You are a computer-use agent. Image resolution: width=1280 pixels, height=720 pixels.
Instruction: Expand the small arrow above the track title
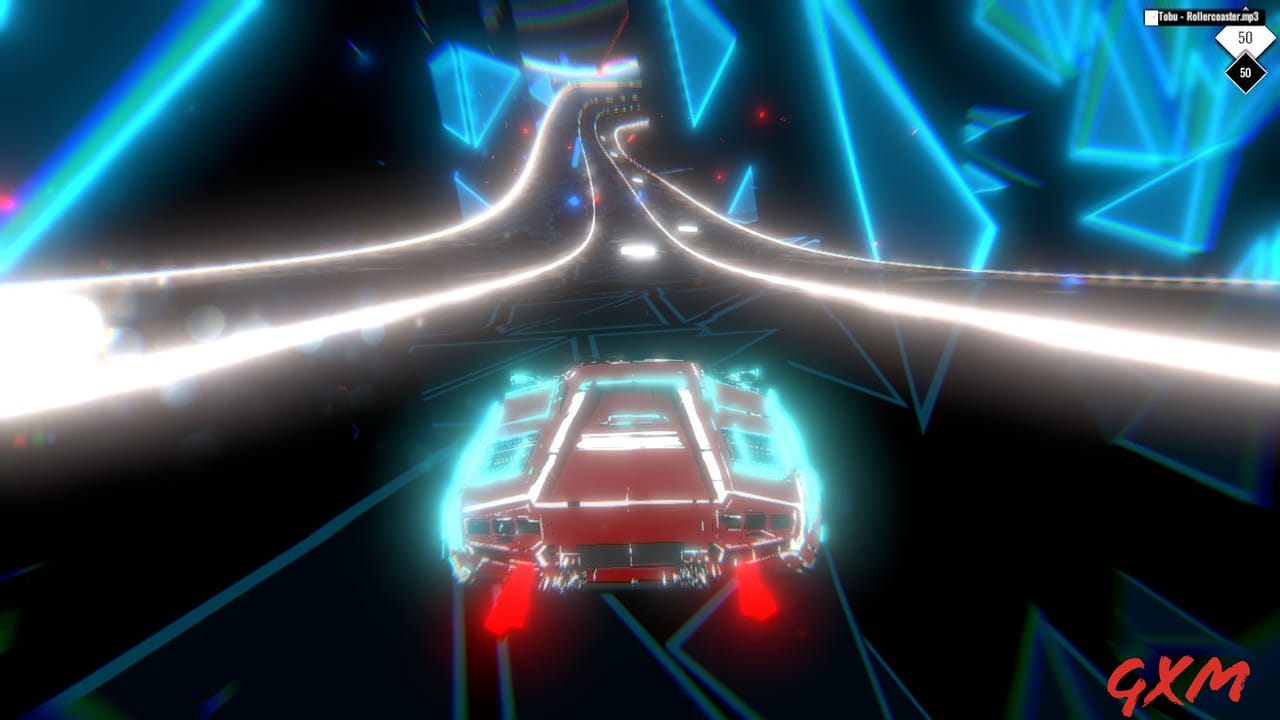(x=1246, y=7)
